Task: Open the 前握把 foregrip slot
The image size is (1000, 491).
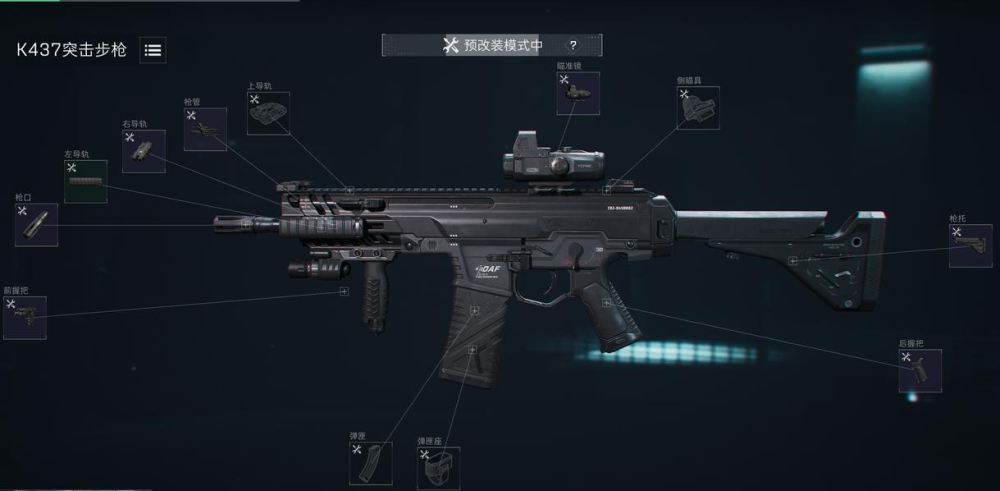Action: tap(24, 317)
